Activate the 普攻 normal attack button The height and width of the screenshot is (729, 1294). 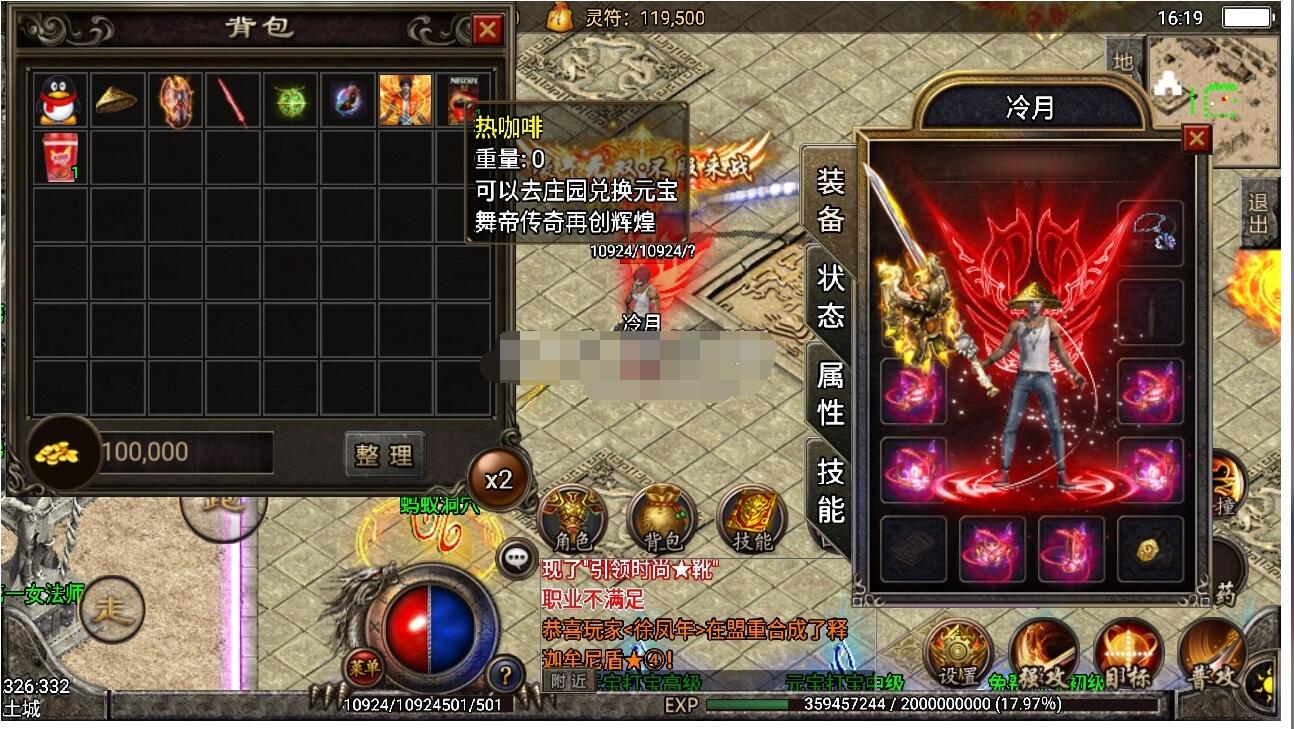click(1212, 655)
